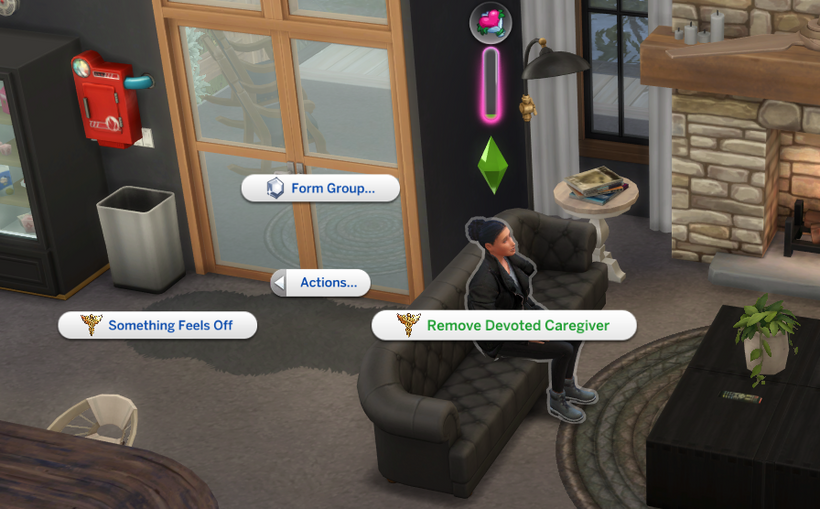
Task: Select Something Feels Off interaction
Action: click(158, 325)
